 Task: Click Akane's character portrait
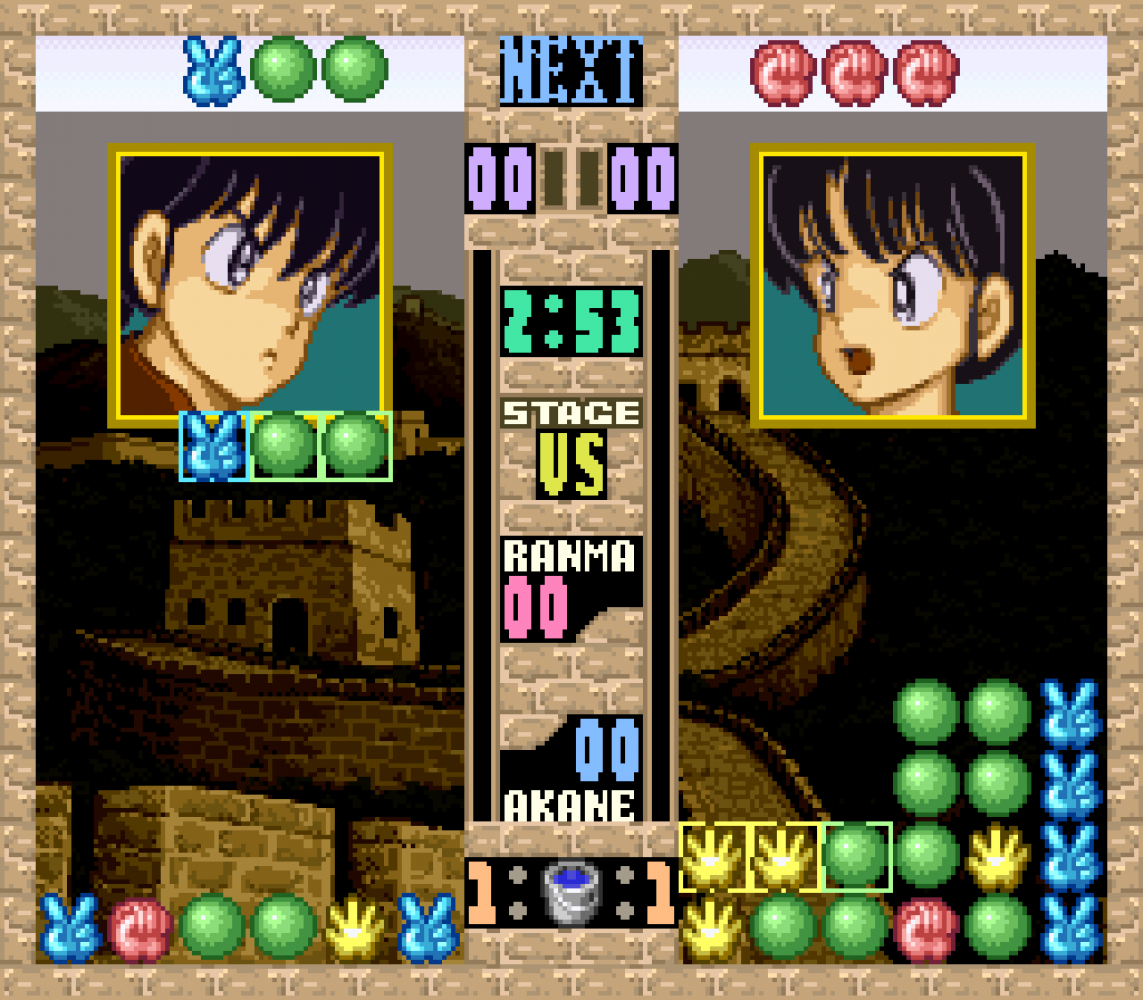[892, 286]
